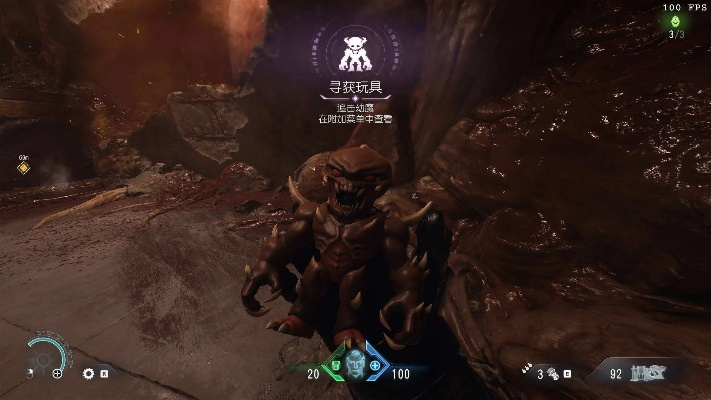Select the yellow diamond objective waypoint marker
Screen dimensions: 711x400
(23, 168)
